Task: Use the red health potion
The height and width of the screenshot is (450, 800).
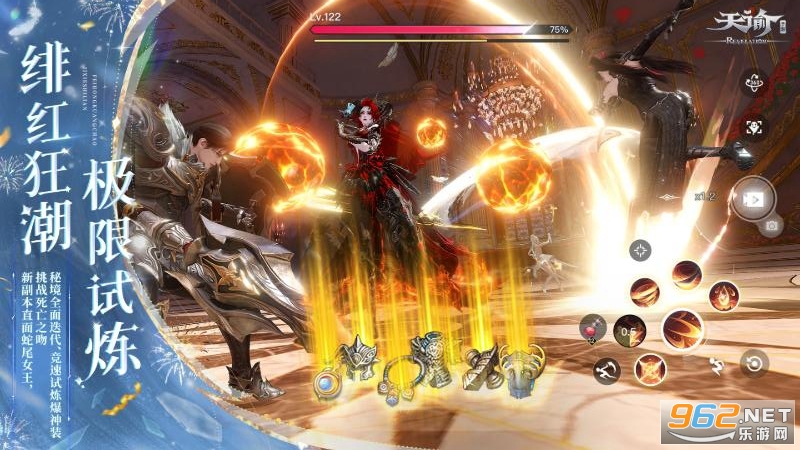Action: pos(593,328)
